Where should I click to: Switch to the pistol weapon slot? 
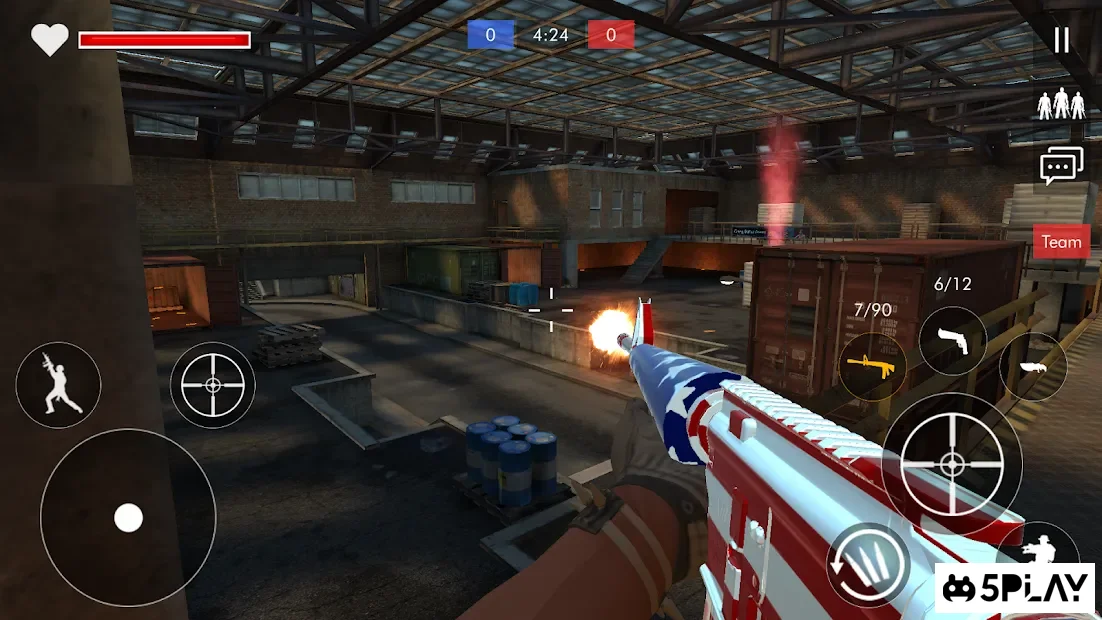(952, 341)
